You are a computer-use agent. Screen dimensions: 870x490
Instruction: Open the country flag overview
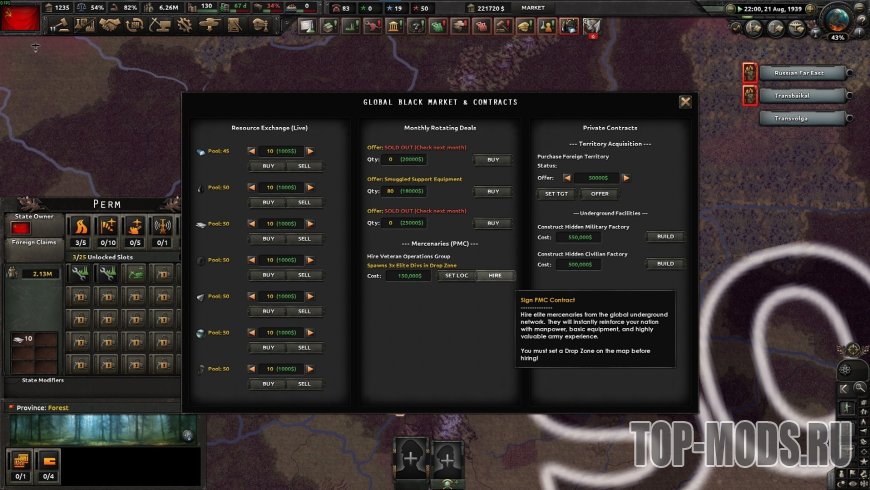(x=20, y=16)
